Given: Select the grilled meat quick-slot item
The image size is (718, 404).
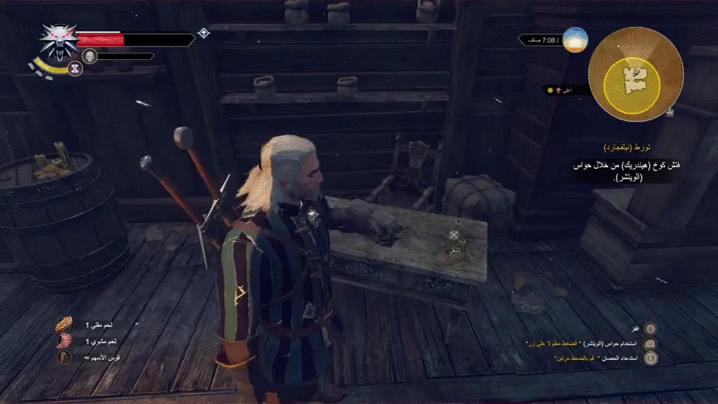Looking at the screenshot, I should 66,324.
